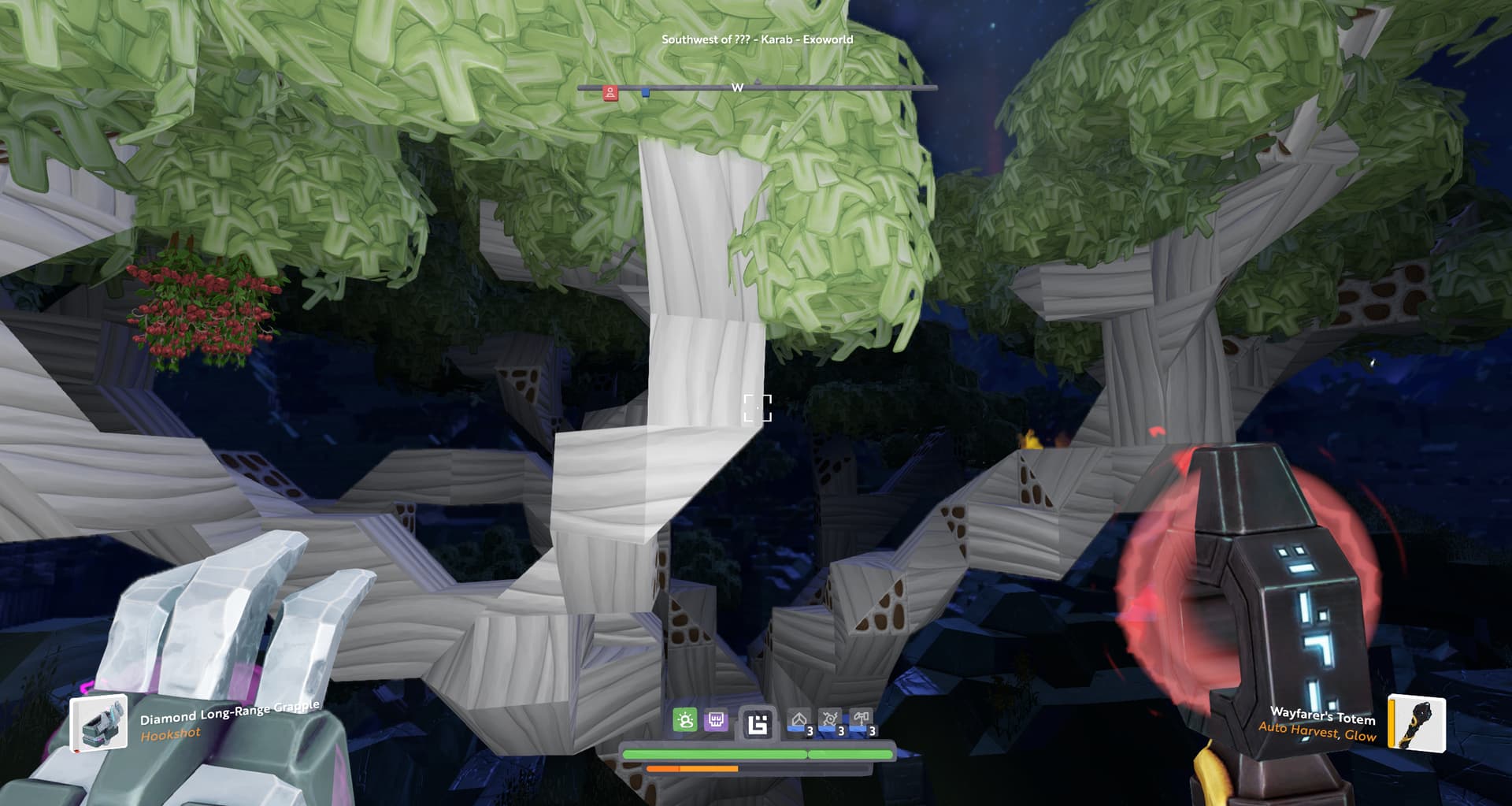
Task: Click the crossed-circle buff icon
Action: point(831,721)
